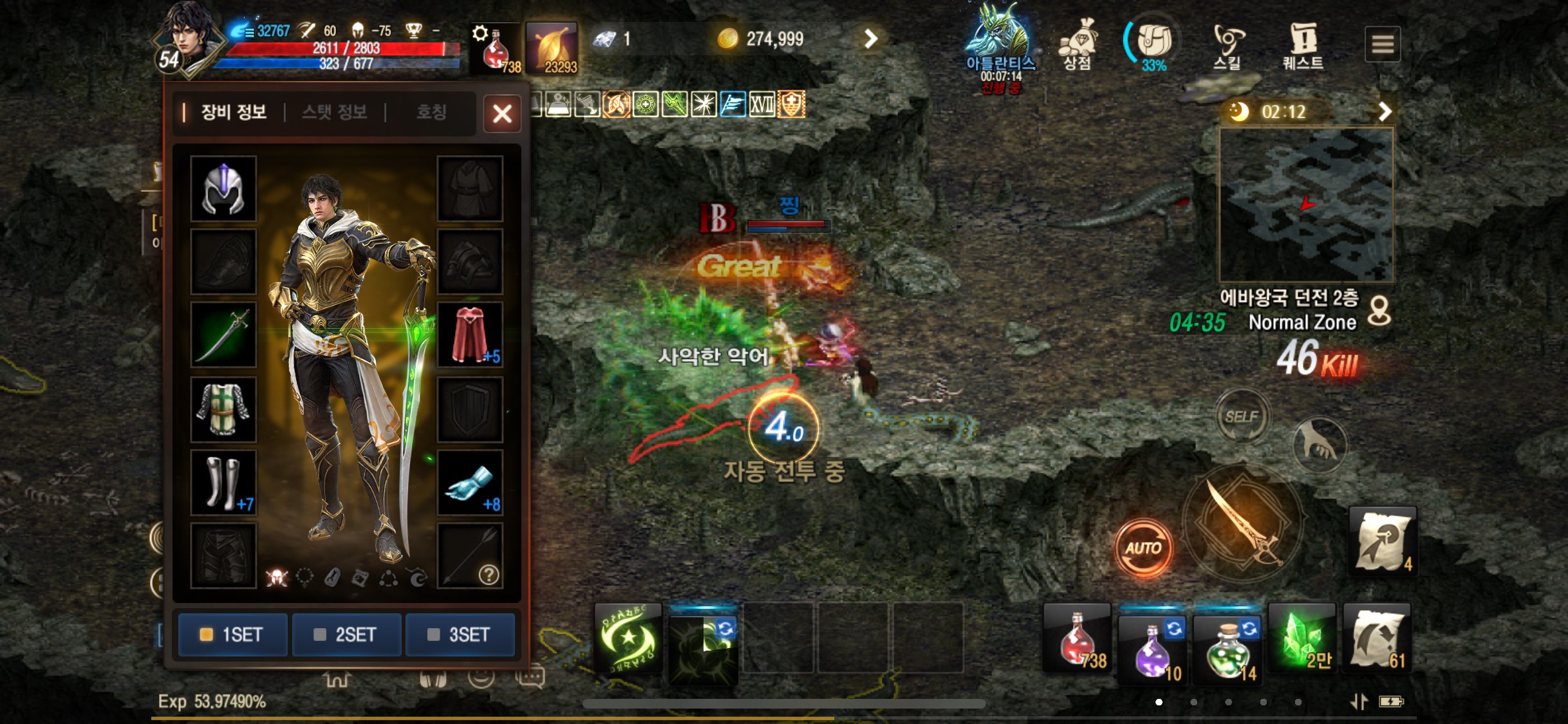Select the 1SET equipment preset
Viewport: 1568px width, 724px height.
pyautogui.click(x=232, y=635)
